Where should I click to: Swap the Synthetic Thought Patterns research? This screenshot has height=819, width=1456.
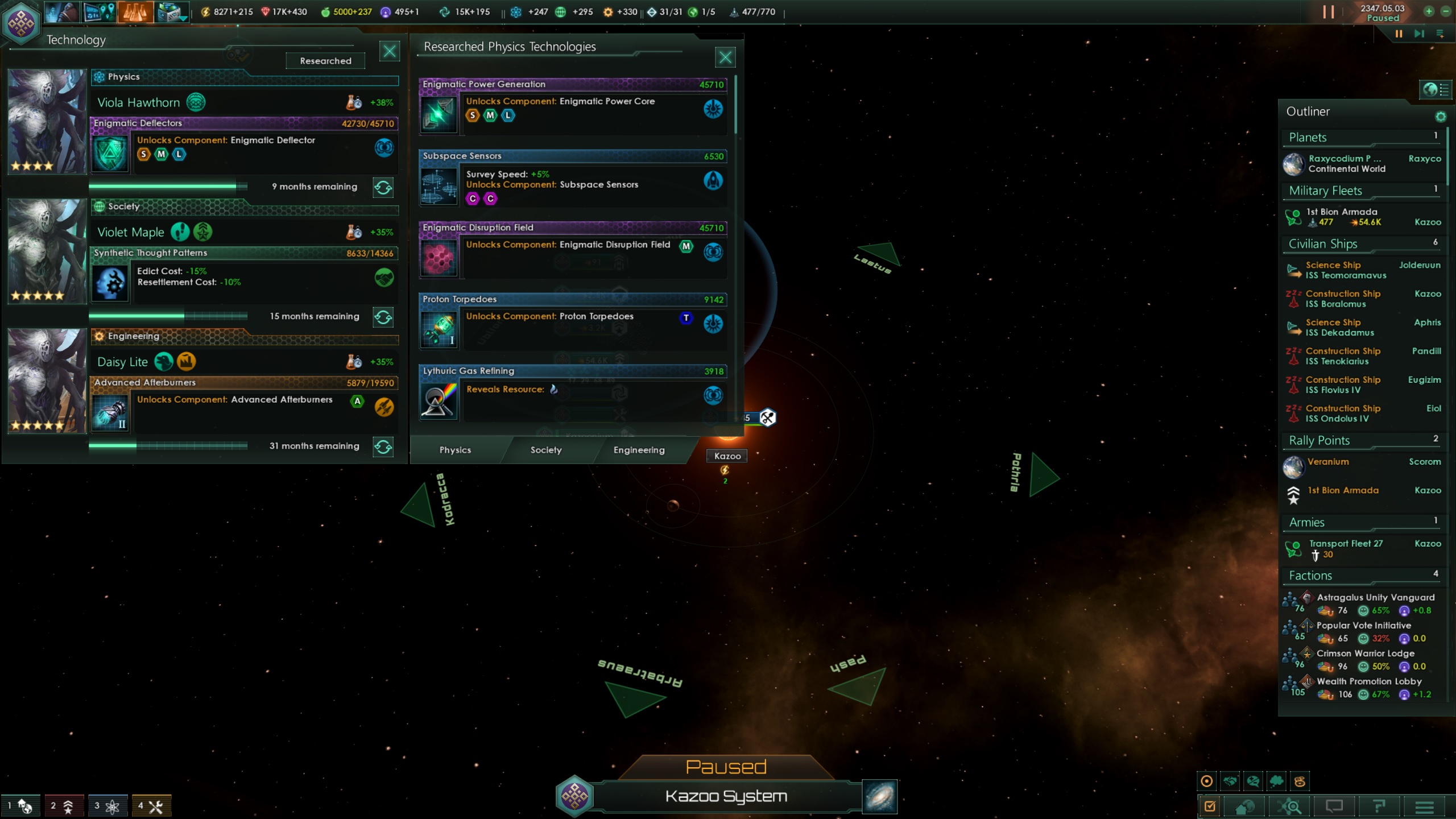[x=383, y=317]
